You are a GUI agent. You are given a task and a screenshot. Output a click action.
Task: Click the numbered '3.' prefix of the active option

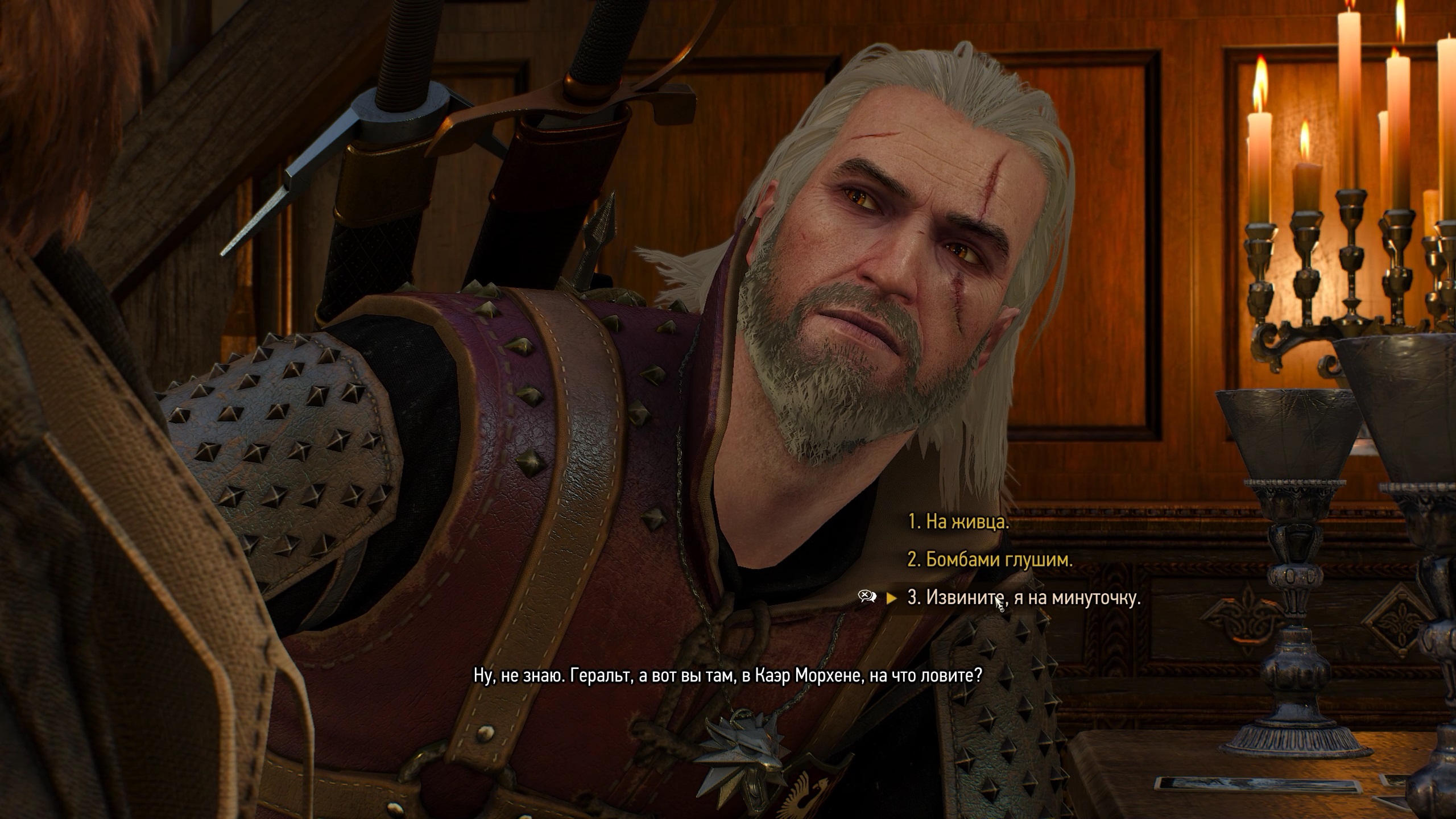click(x=916, y=598)
